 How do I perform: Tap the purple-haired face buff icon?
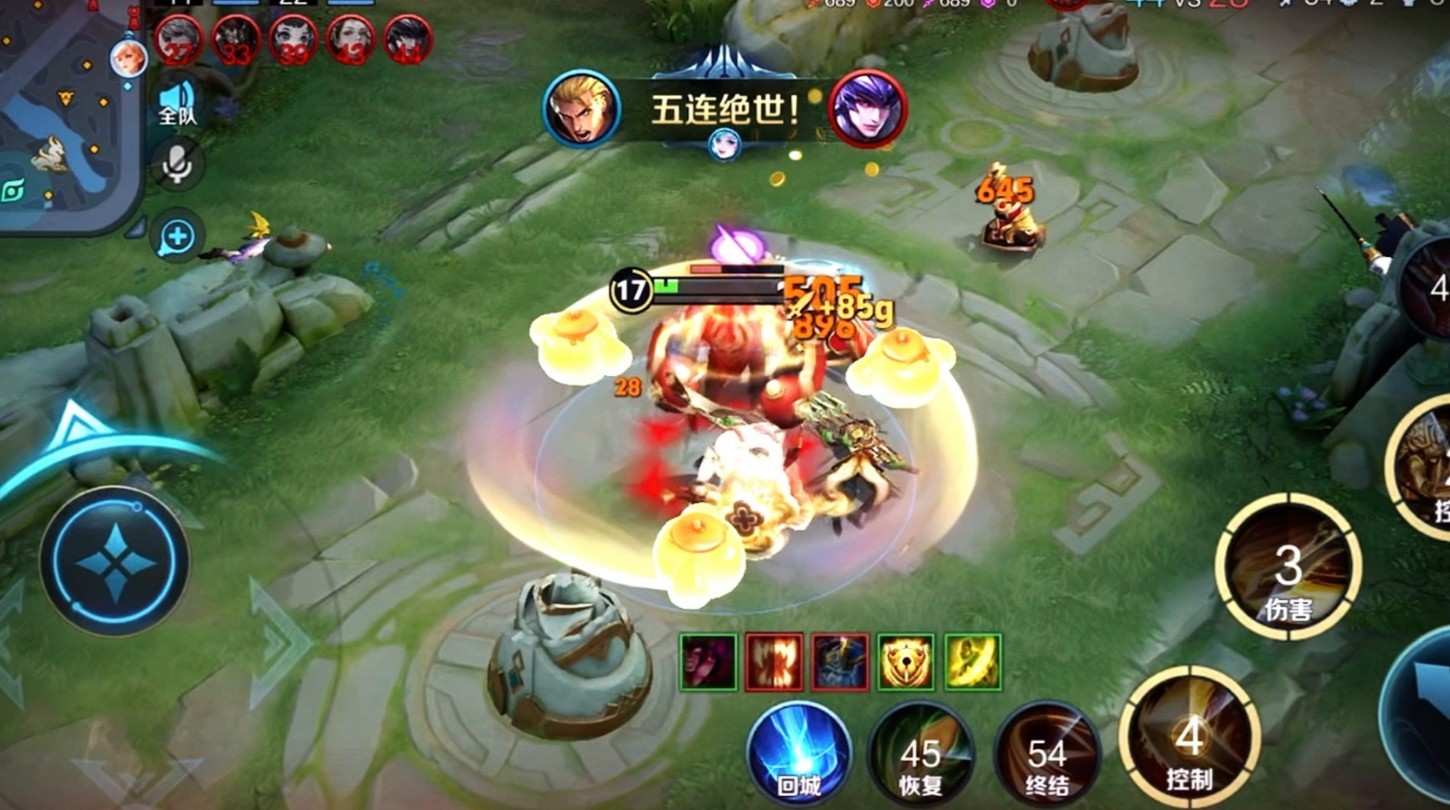[708, 662]
